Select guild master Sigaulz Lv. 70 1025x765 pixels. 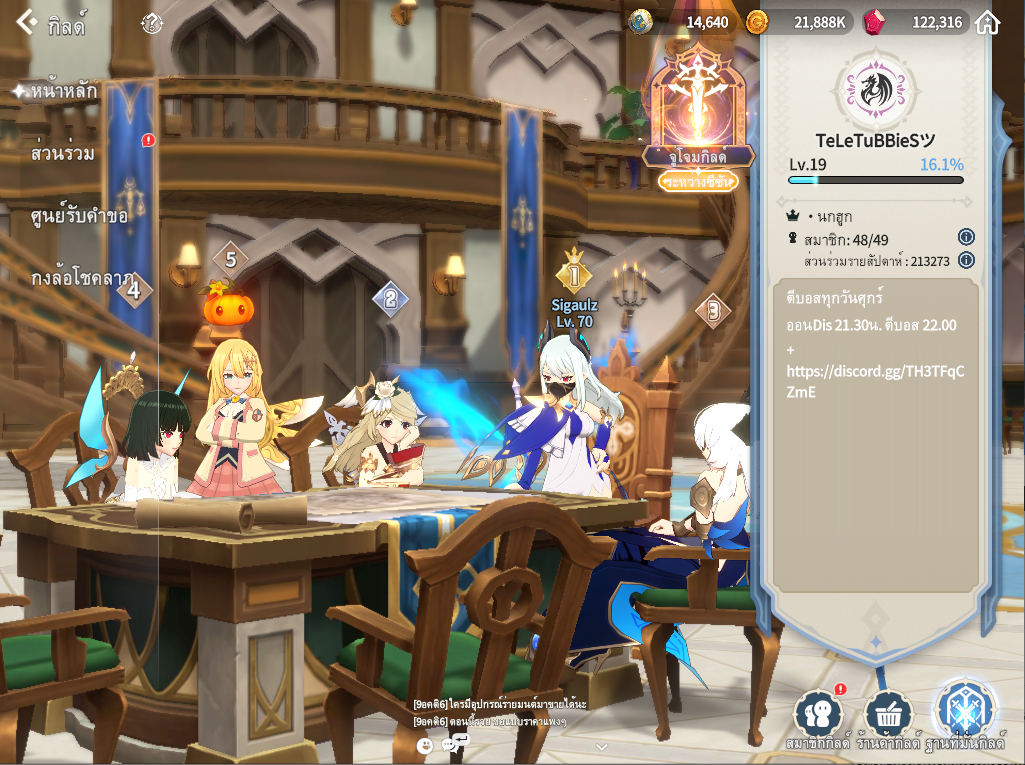pos(574,312)
